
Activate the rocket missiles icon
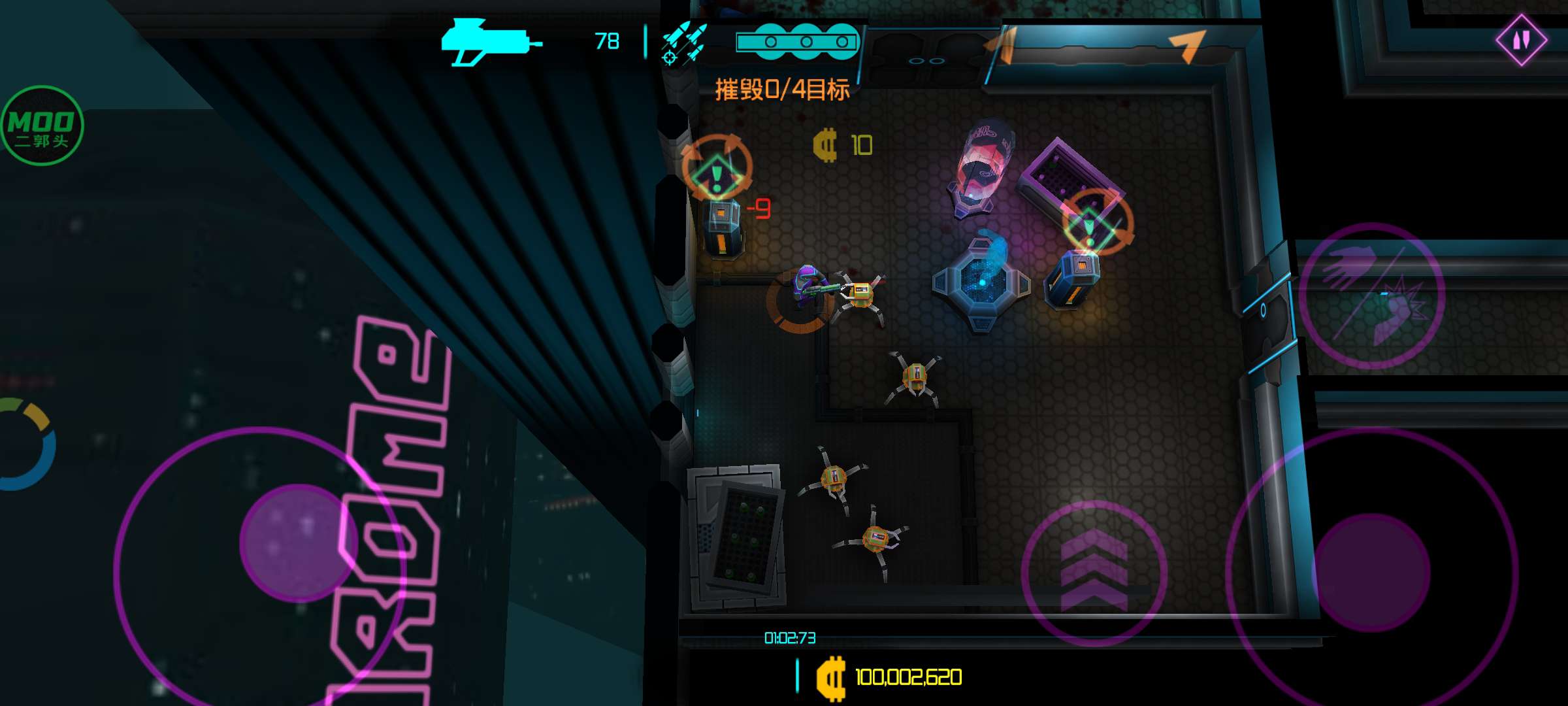[x=683, y=44]
